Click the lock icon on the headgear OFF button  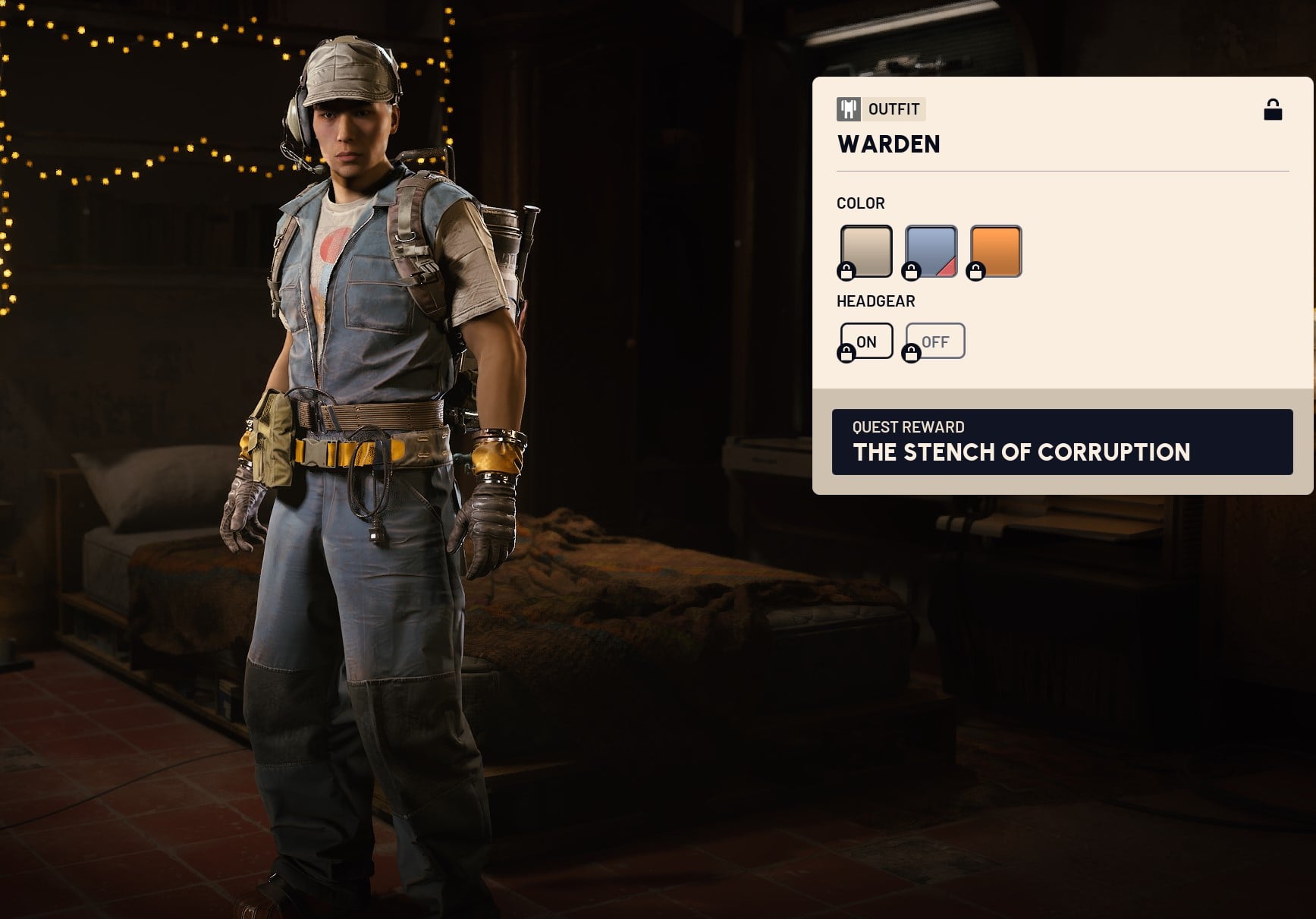pos(912,351)
